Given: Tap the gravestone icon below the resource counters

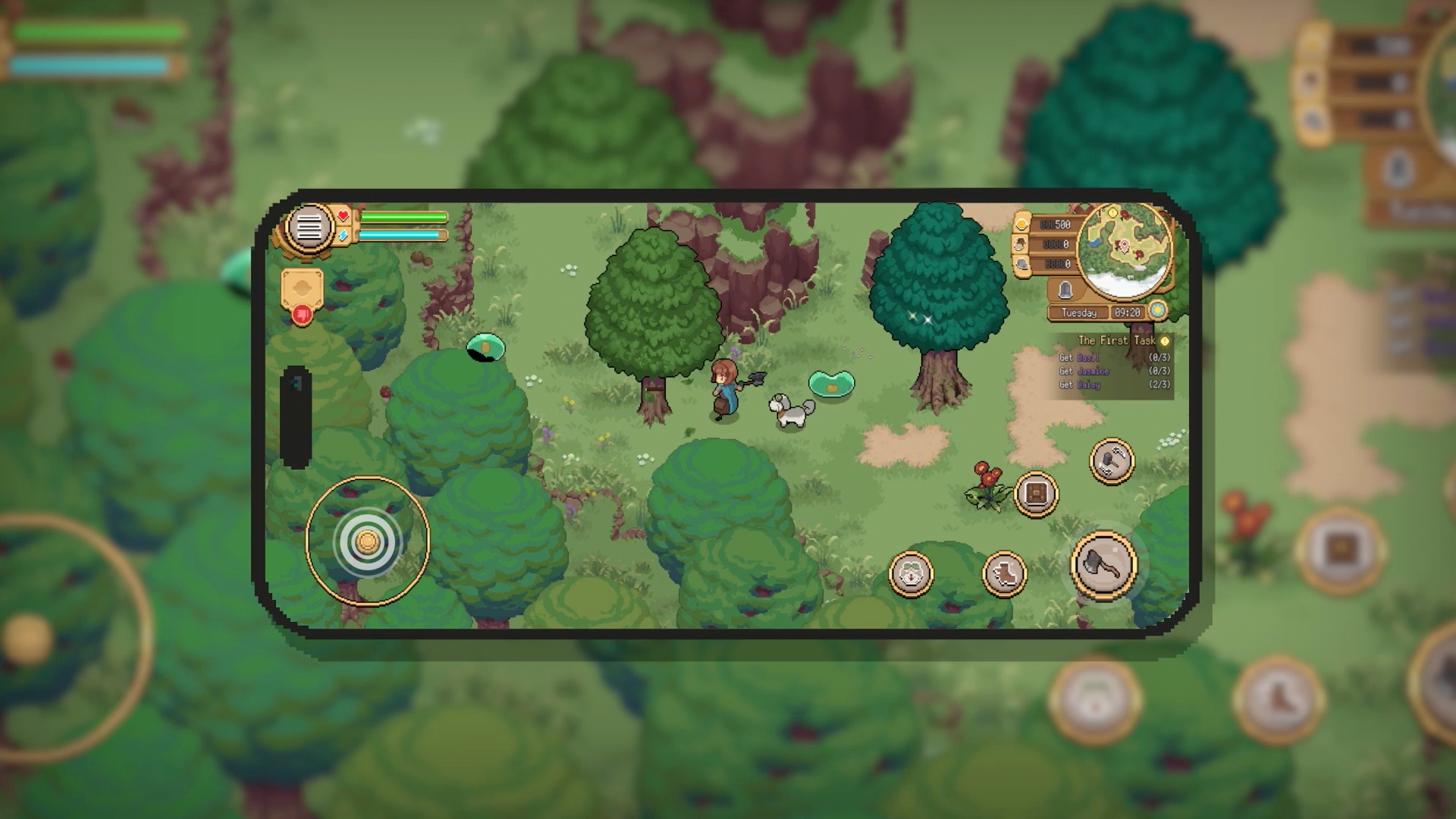Looking at the screenshot, I should pyautogui.click(x=1065, y=289).
